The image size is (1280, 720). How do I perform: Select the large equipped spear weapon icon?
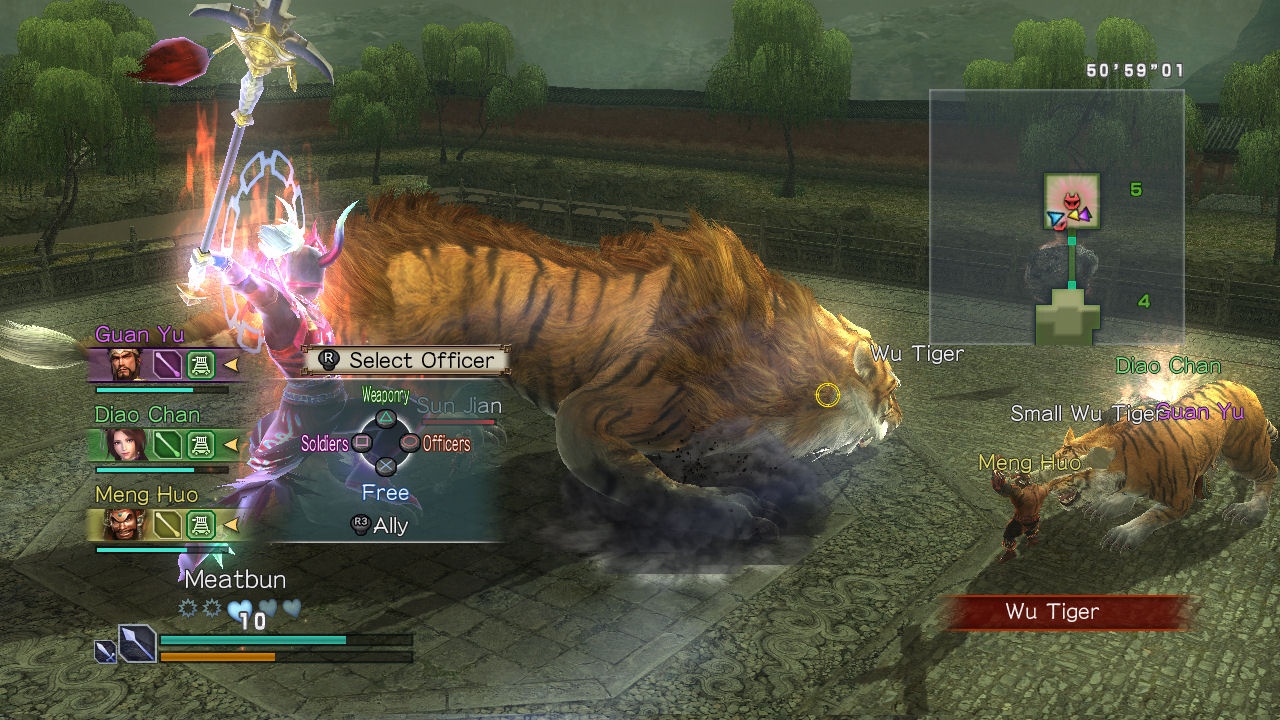[x=137, y=642]
